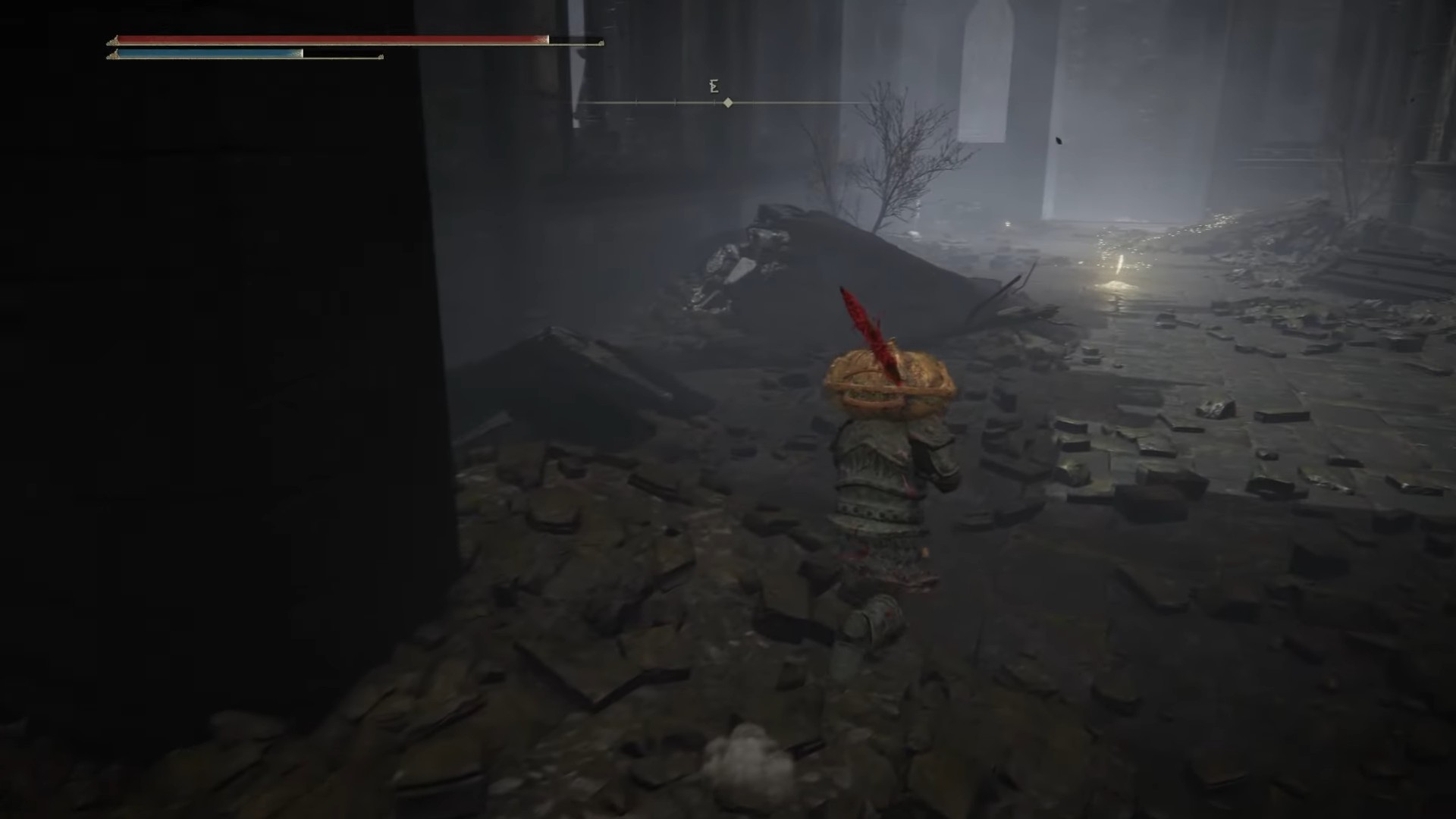Screen dimensions: 1456x819
Task: Click the ornate end cap of the FP bar
Action: click(x=379, y=55)
